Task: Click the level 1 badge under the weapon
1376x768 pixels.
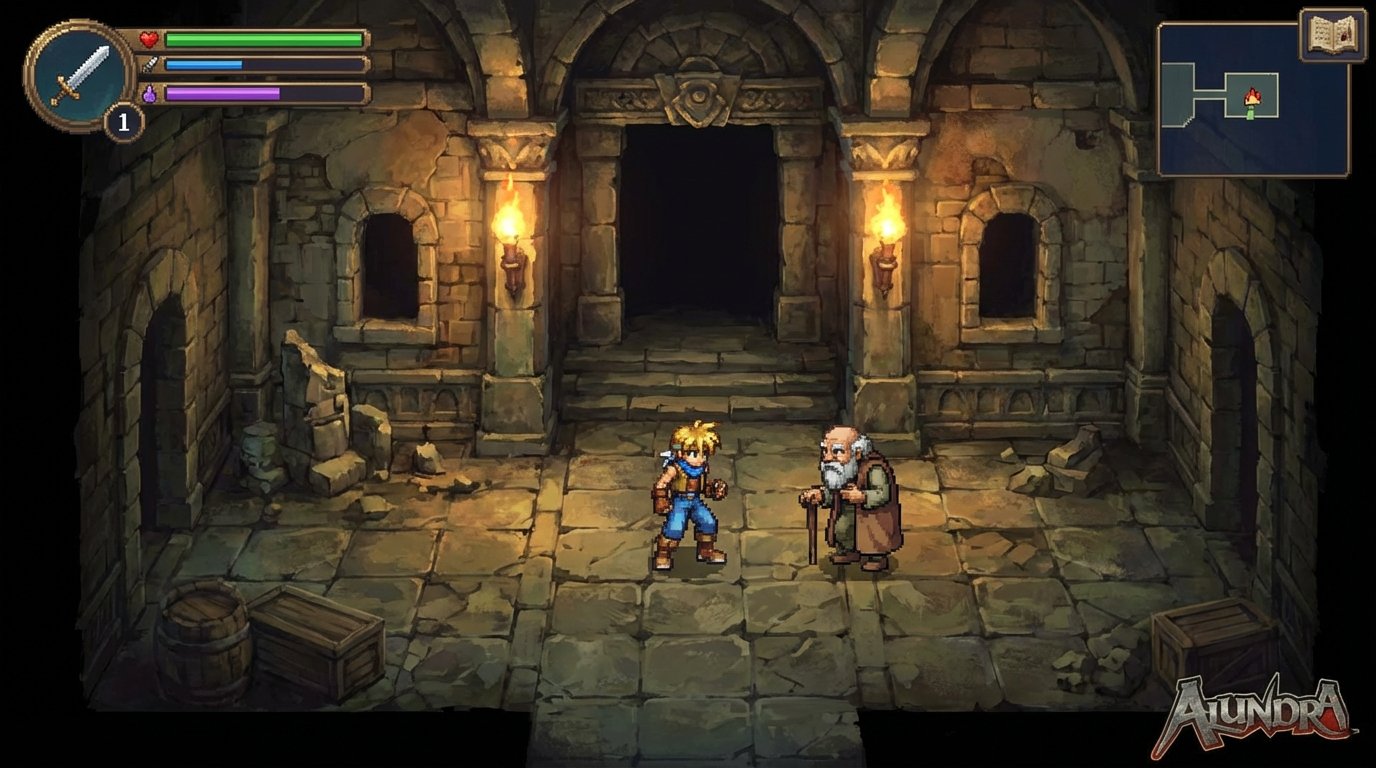Action: [x=124, y=121]
